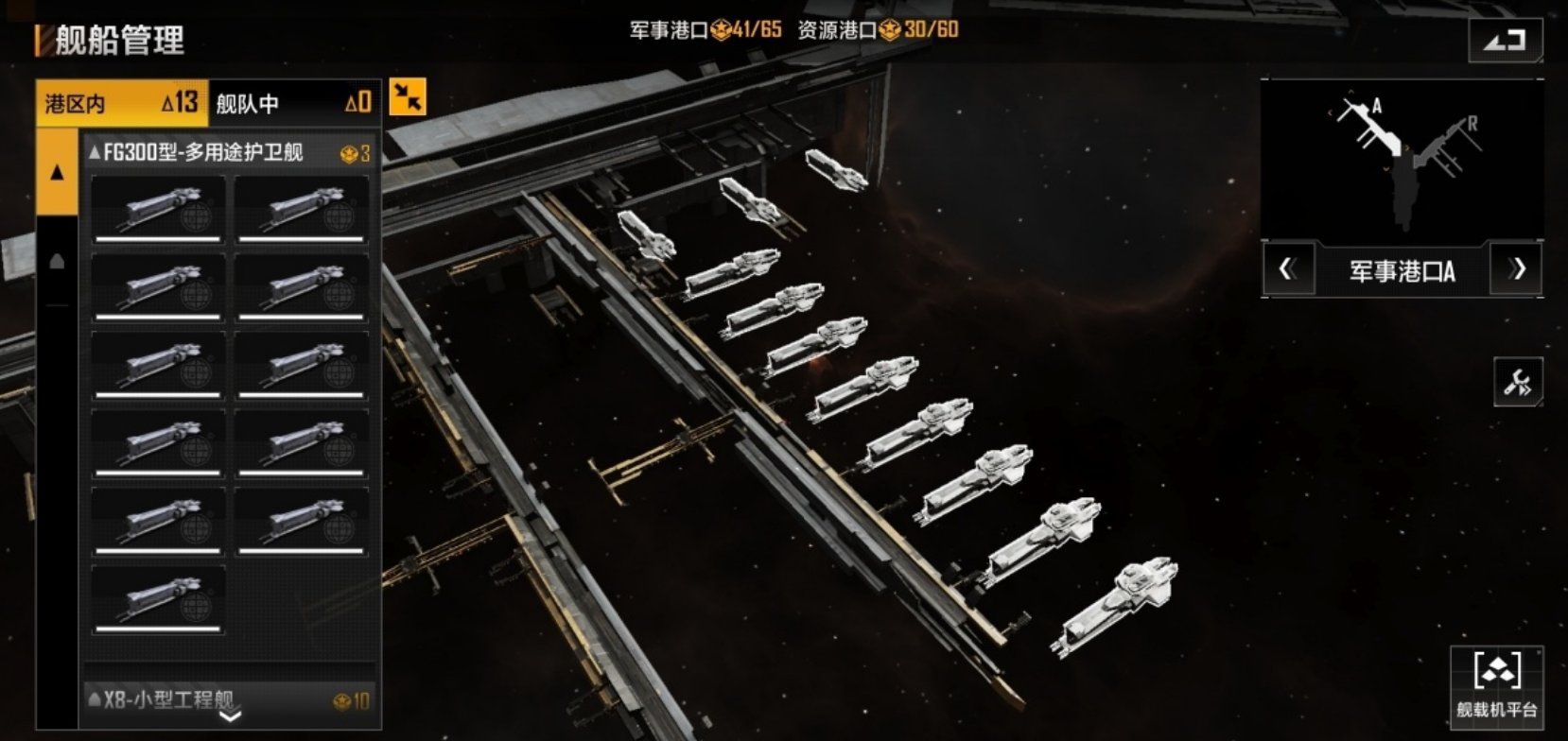The image size is (1568, 741).
Task: Show the next harbor with right arrow
Action: [1517, 270]
